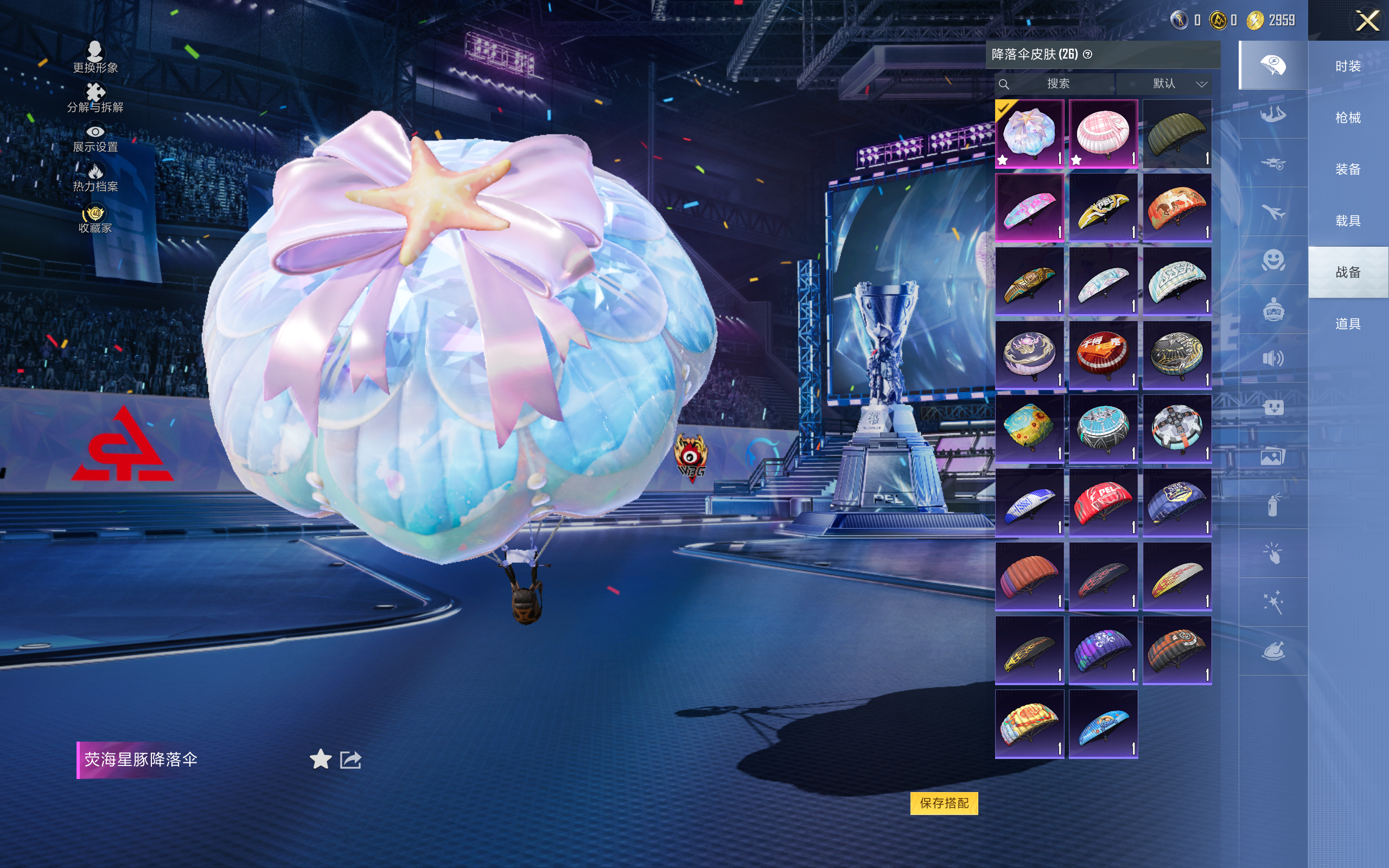Toggle favorite star for 荧海星豚降落伞

pyautogui.click(x=320, y=759)
